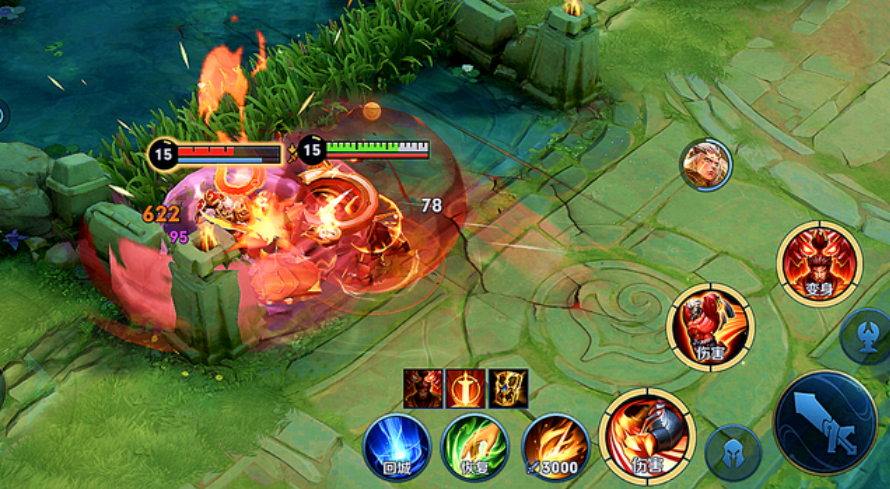Viewport: 890px width, 489px height.
Task: Hit the large sword basic attack button
Action: click(825, 422)
